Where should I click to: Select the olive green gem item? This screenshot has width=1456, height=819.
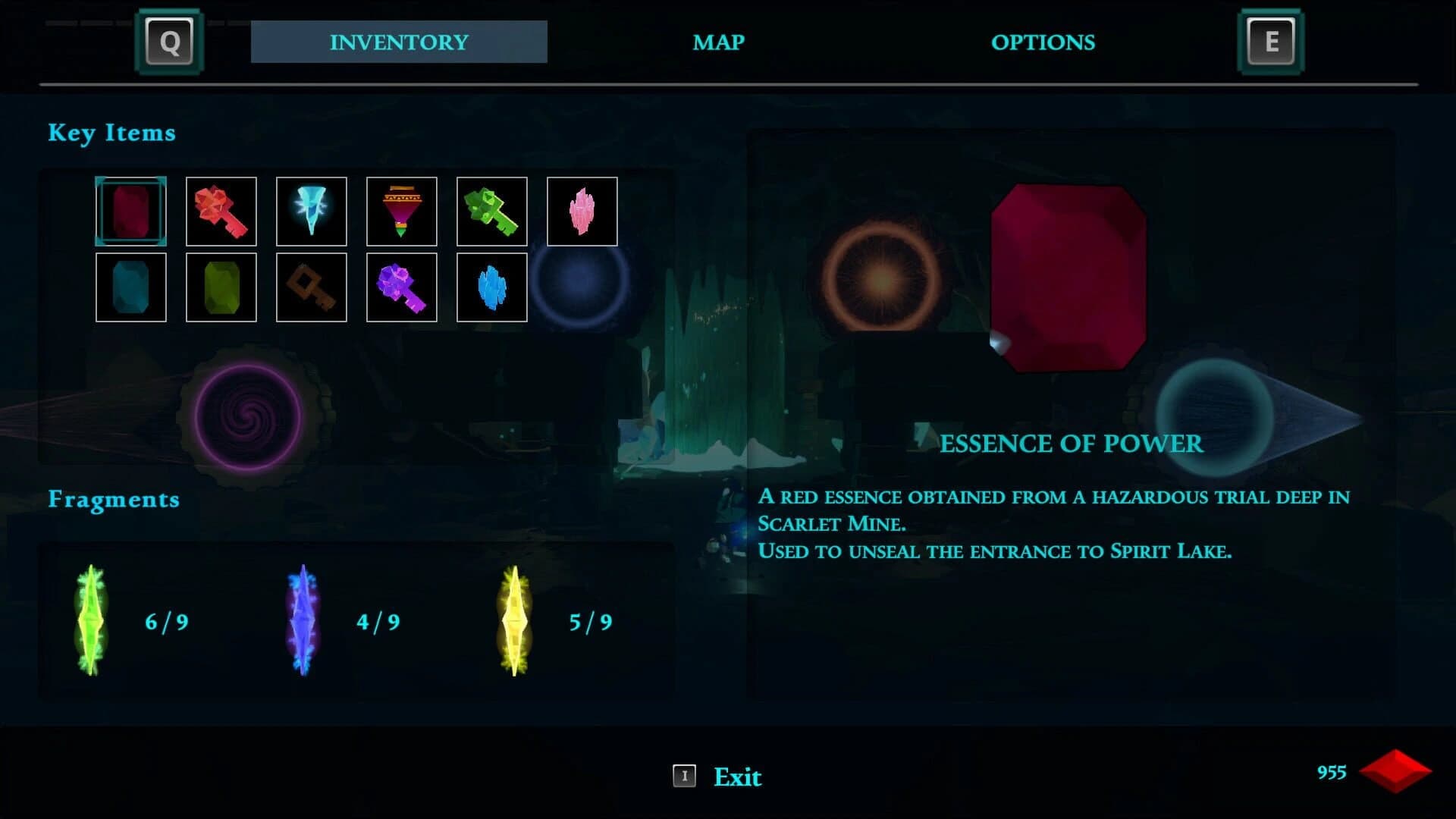[221, 287]
